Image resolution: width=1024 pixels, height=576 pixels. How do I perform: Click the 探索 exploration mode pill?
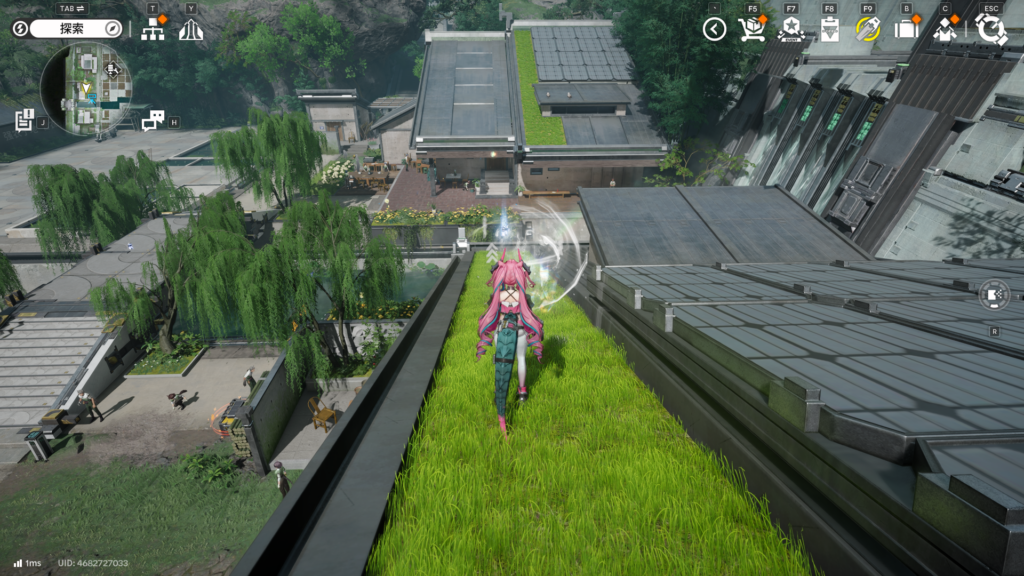(x=70, y=29)
